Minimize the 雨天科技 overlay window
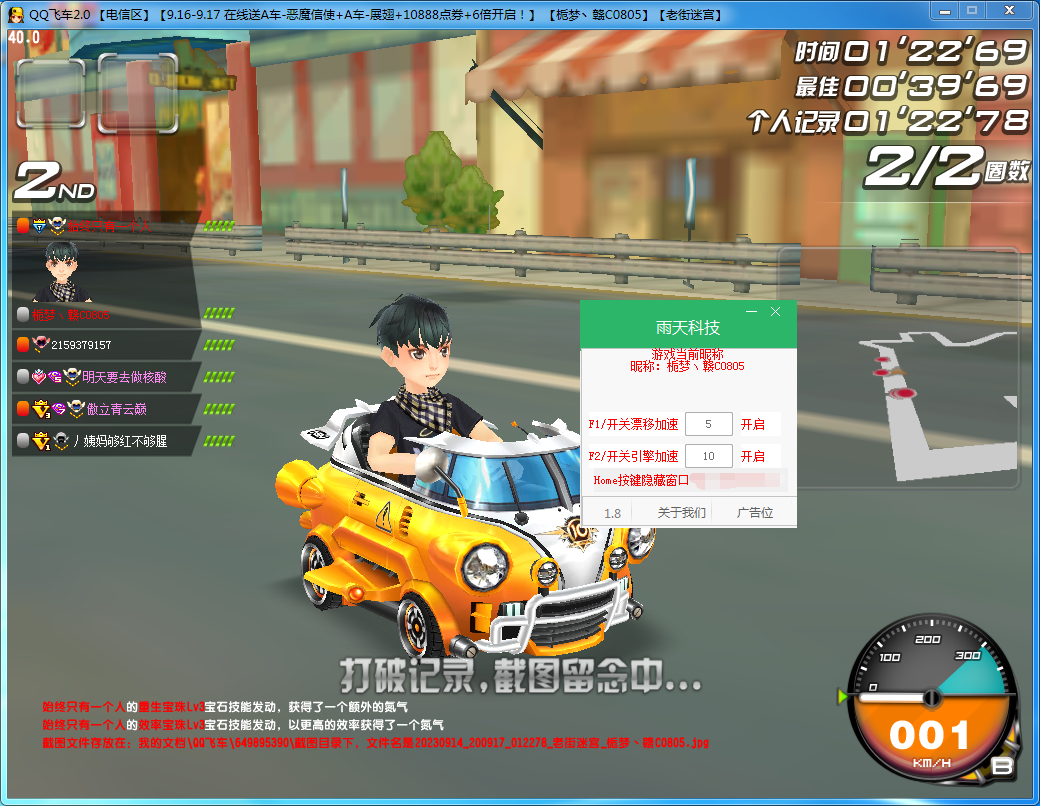This screenshot has width=1040, height=806. pyautogui.click(x=751, y=312)
